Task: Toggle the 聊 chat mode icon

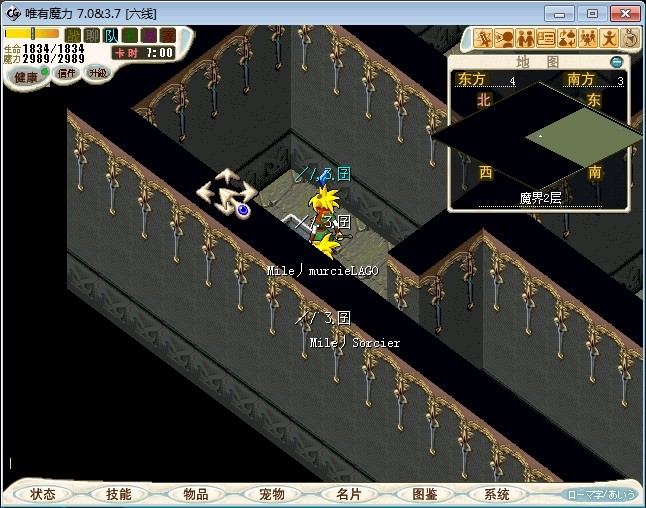Action: click(93, 35)
